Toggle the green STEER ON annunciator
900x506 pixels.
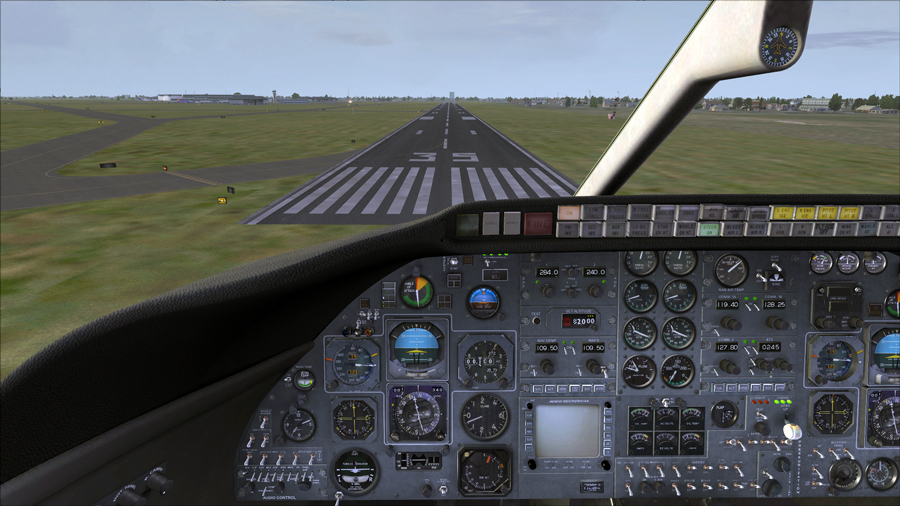[710, 229]
